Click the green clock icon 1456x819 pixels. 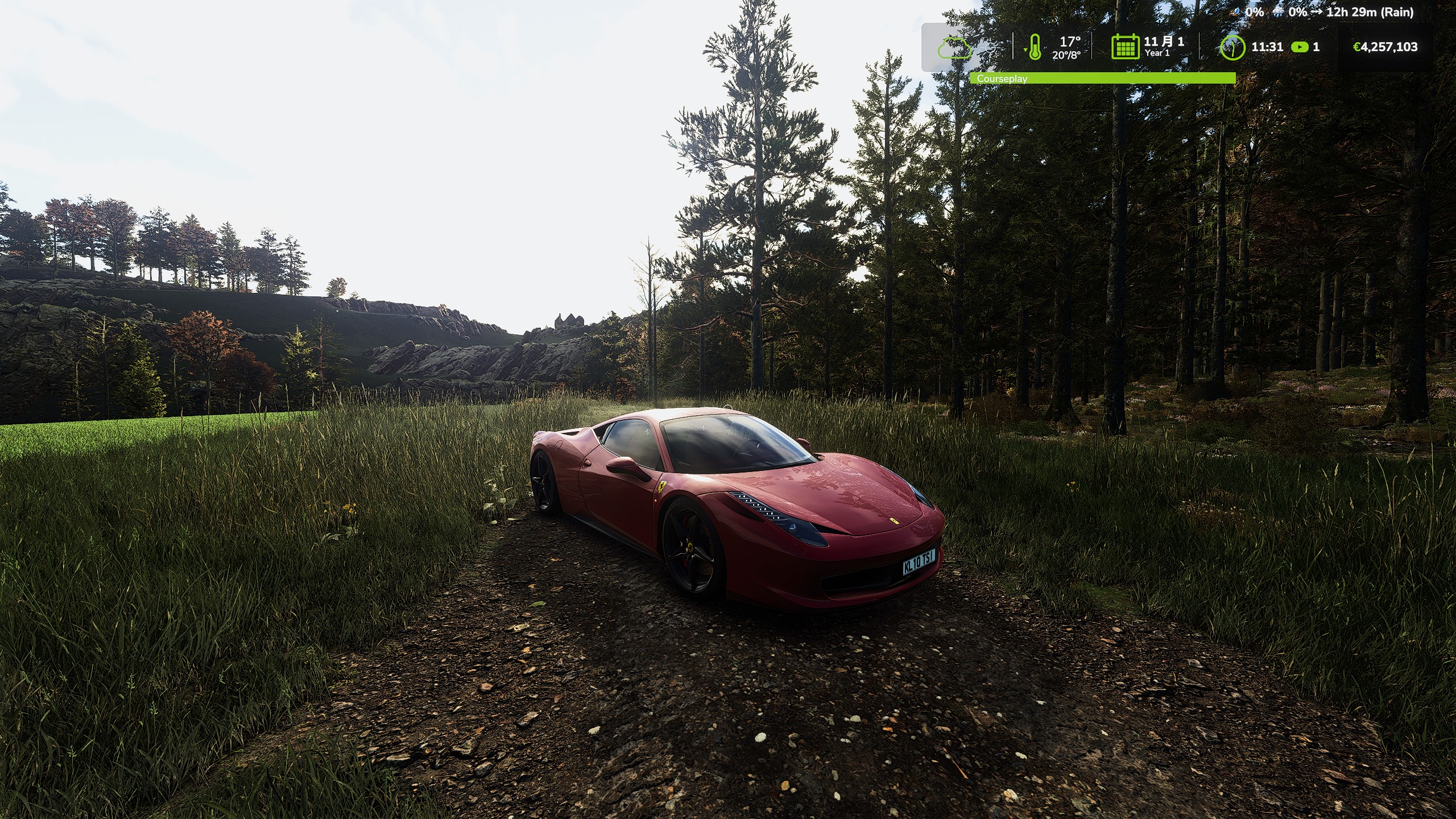tap(1232, 47)
